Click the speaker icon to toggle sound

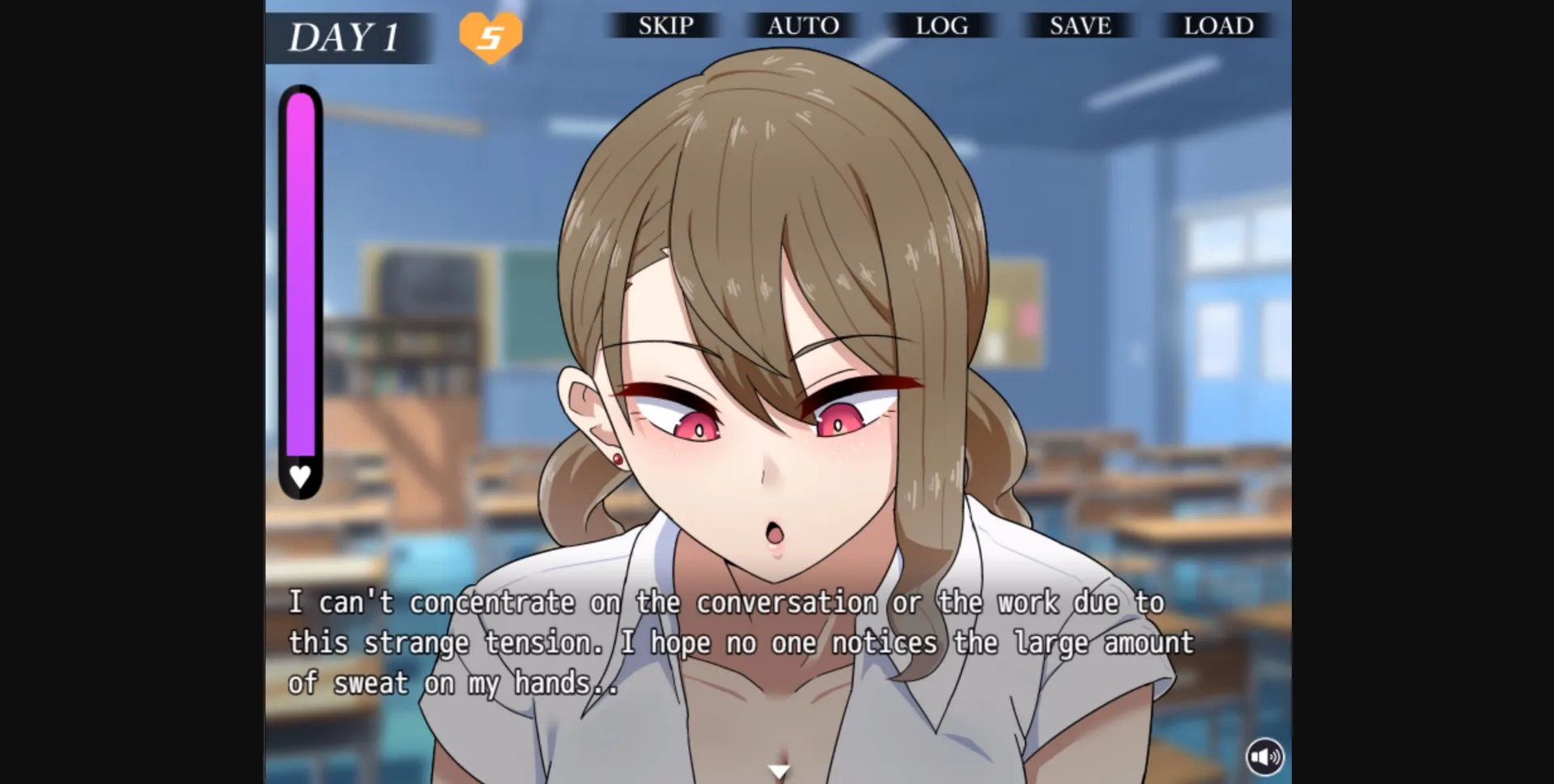[1267, 755]
